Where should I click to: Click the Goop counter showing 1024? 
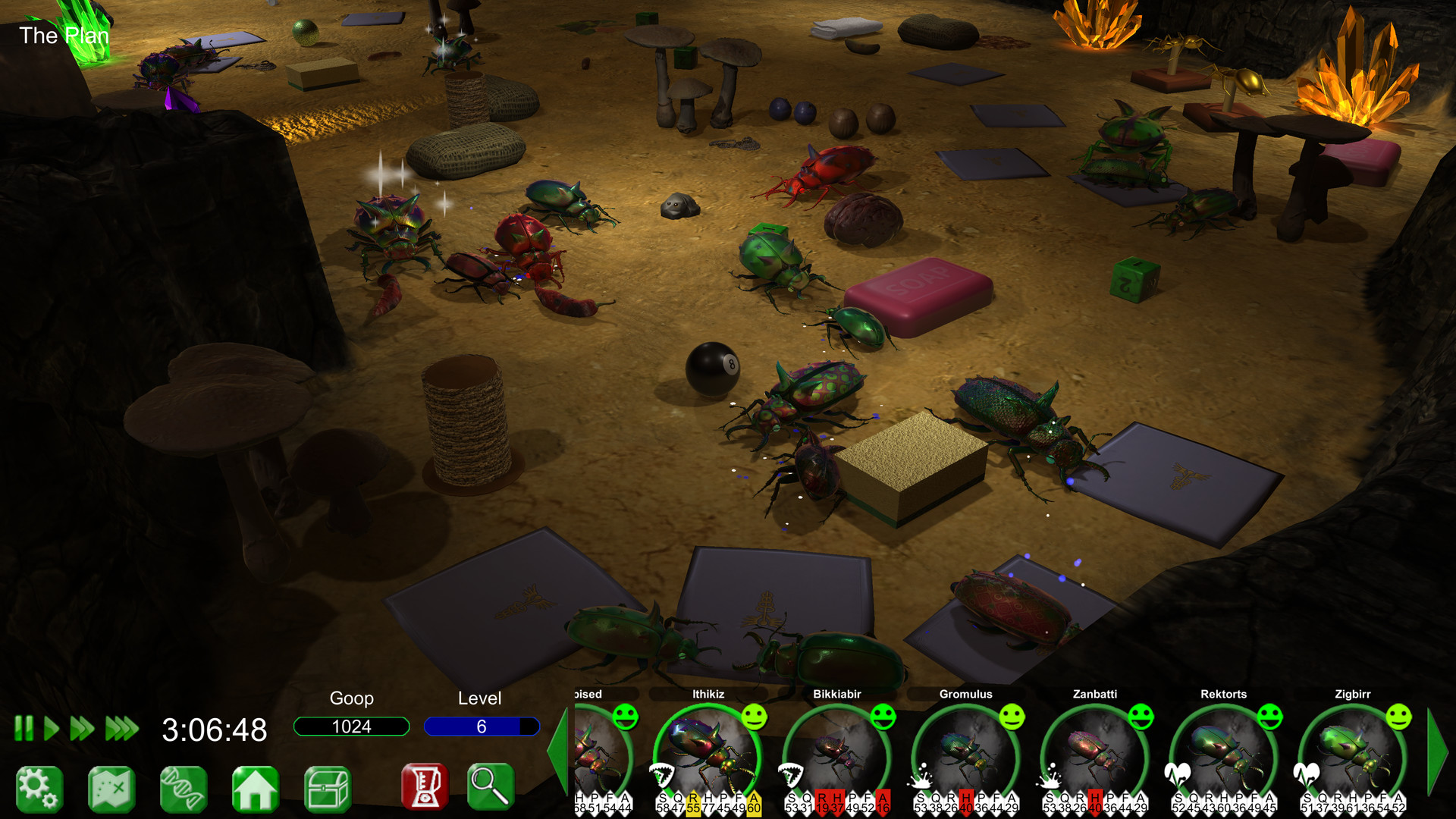pos(352,726)
